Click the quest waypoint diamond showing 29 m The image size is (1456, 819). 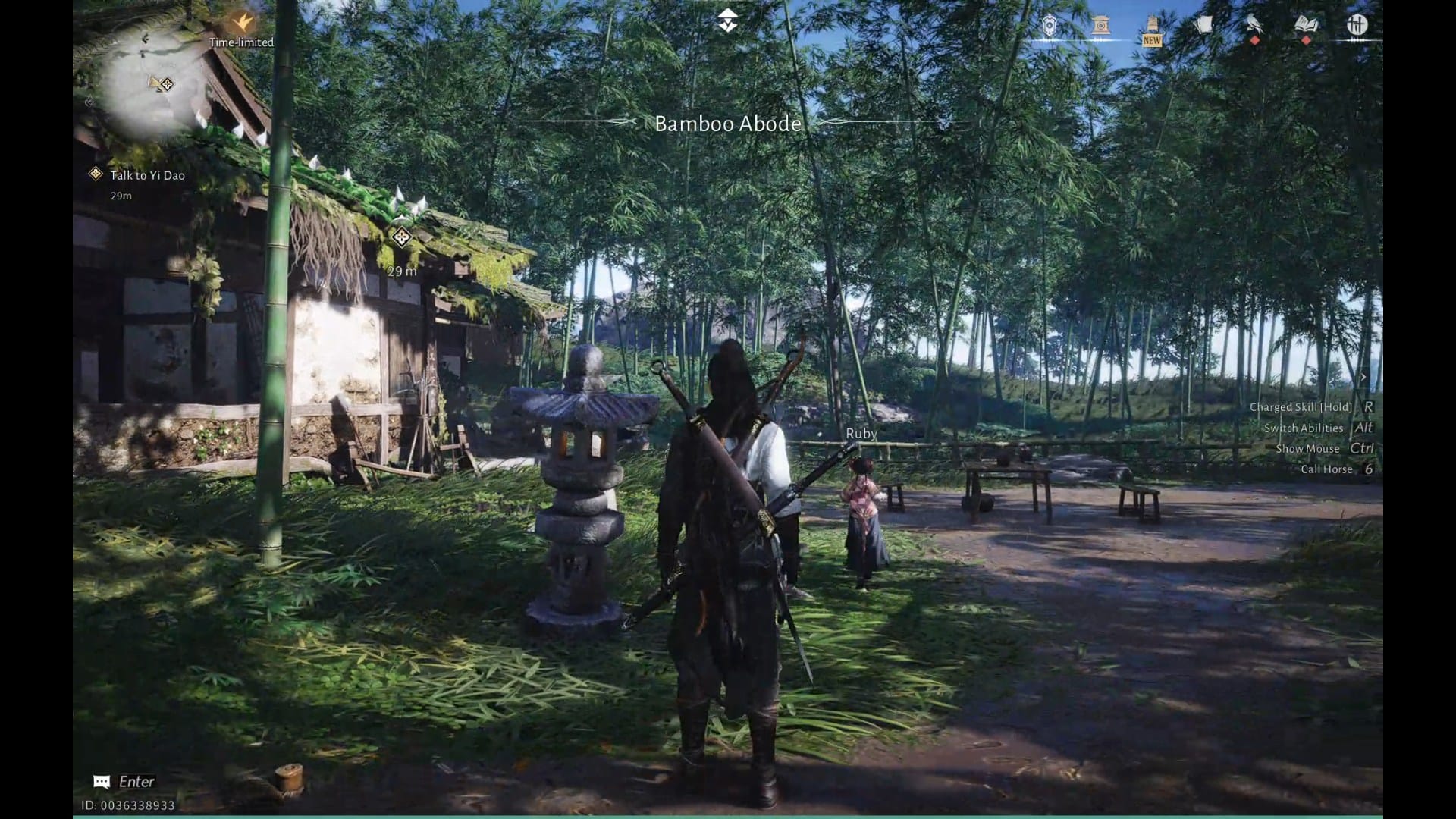click(401, 237)
